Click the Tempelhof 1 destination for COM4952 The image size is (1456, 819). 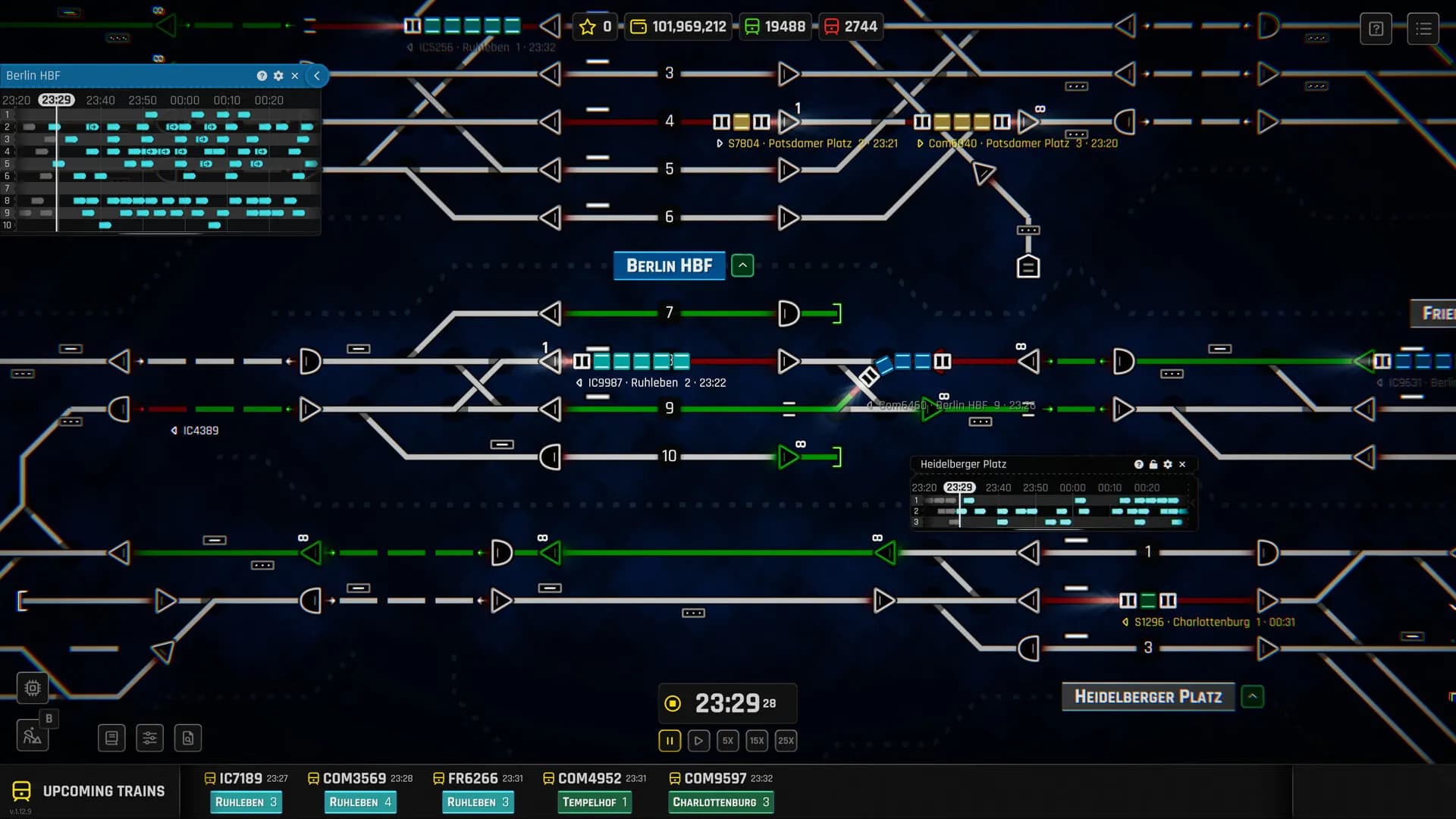point(594,802)
